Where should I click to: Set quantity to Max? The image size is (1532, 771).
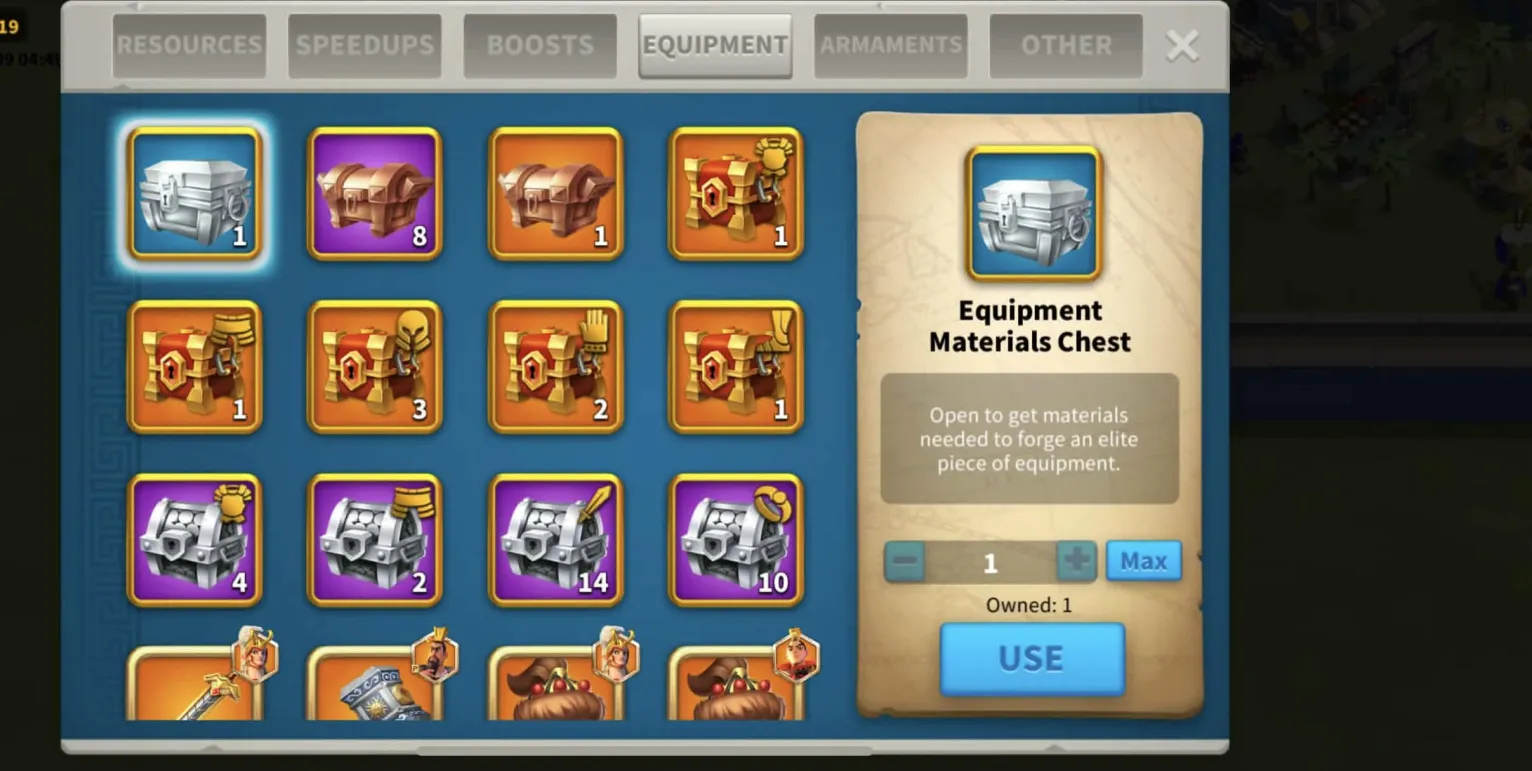(x=1143, y=561)
